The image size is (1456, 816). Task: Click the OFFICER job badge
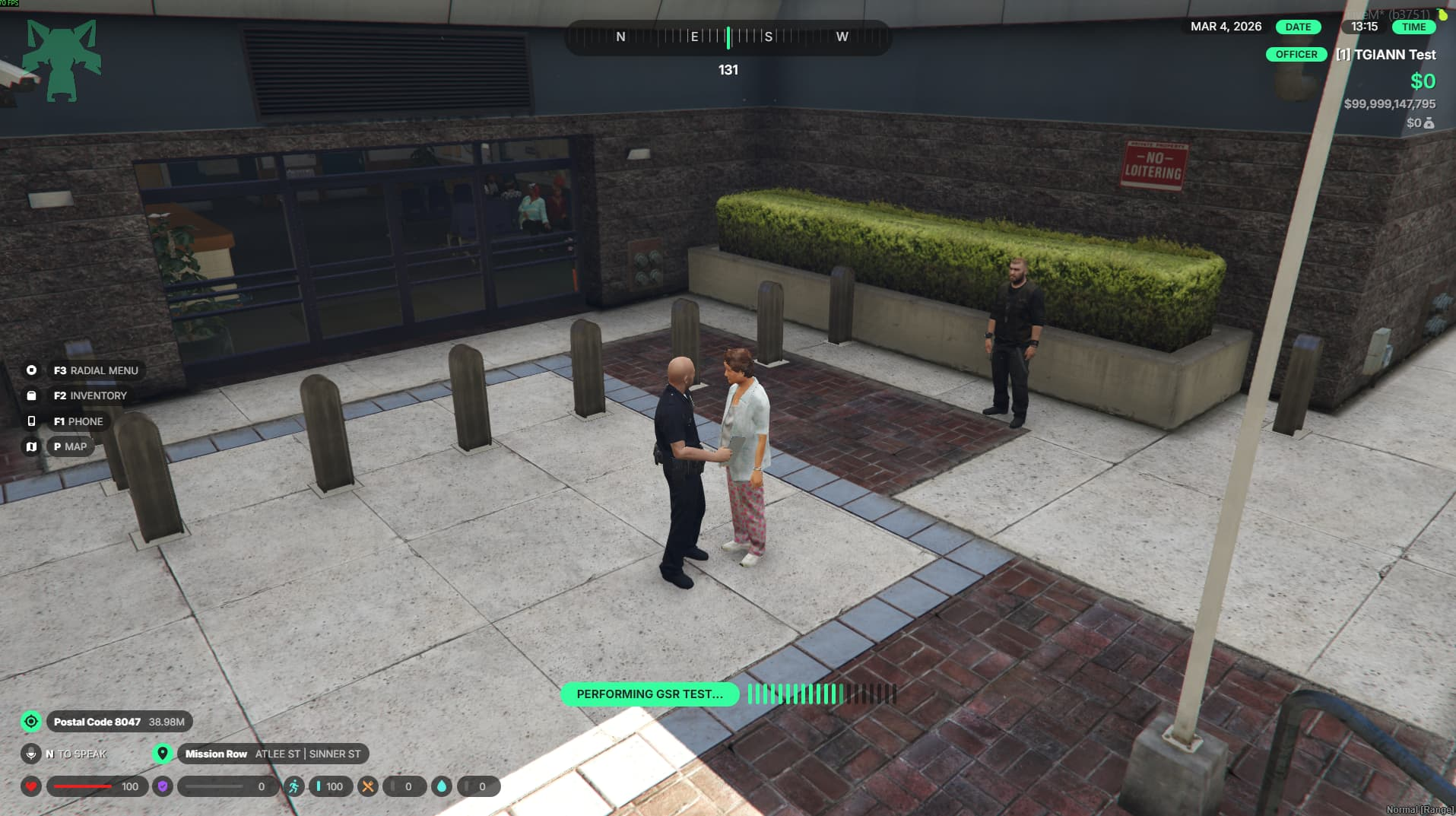1296,55
